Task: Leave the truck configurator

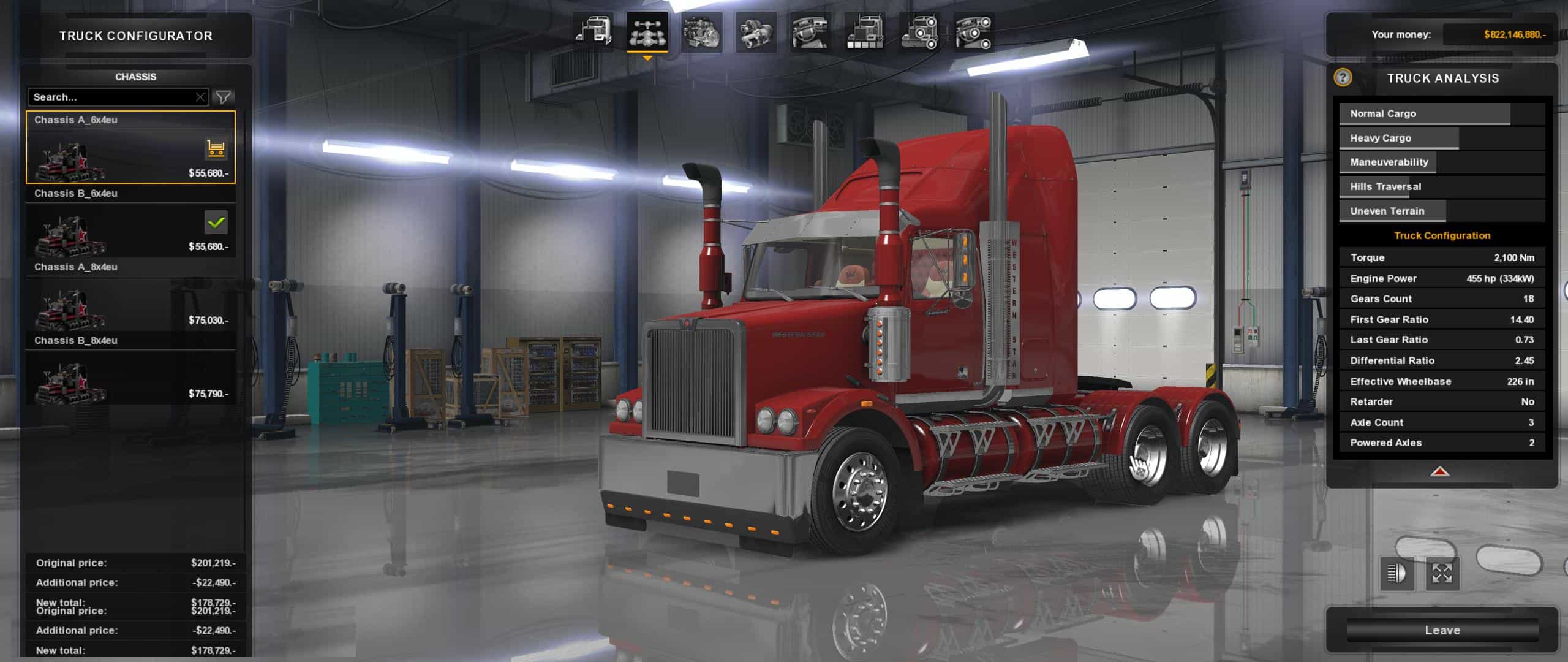Action: click(x=1442, y=630)
